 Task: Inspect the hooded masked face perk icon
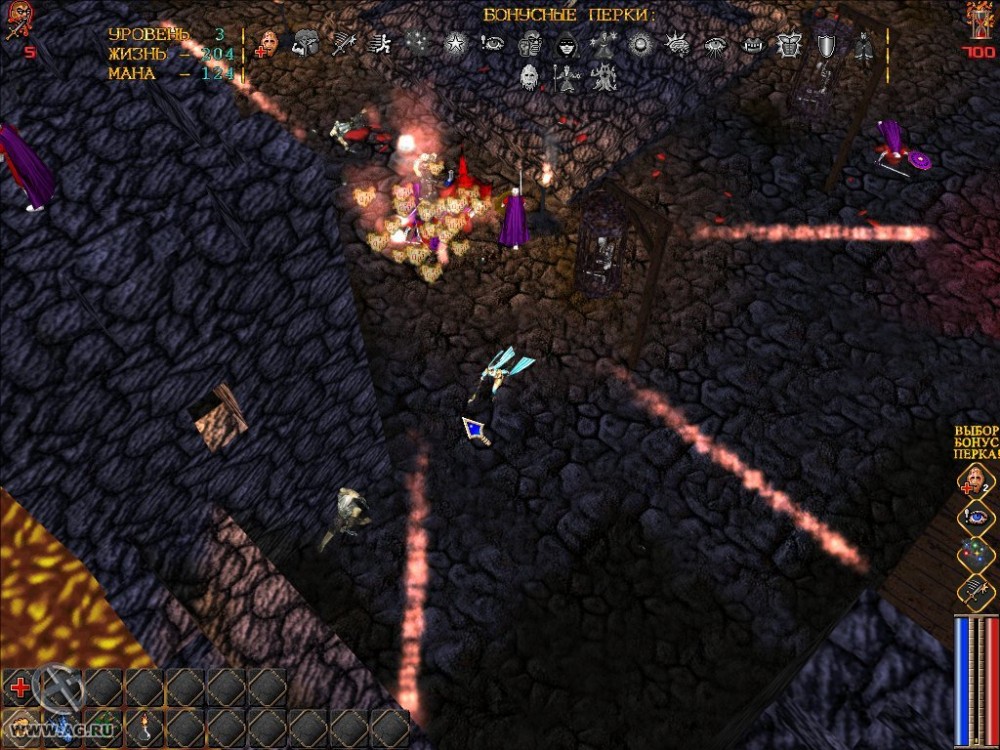[x=566, y=44]
